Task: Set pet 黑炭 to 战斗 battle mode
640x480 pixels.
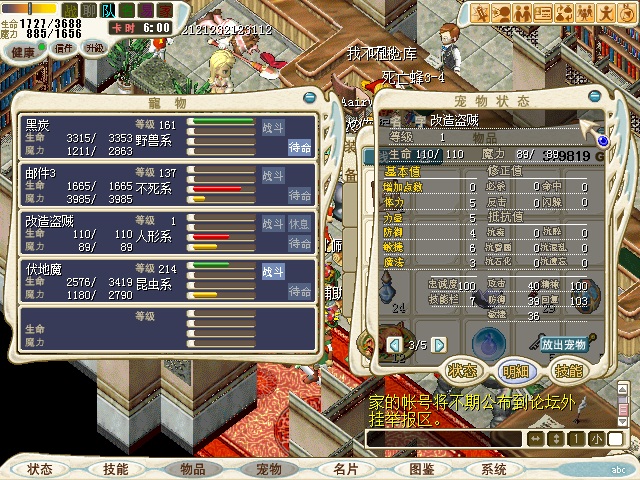Action: pos(272,128)
